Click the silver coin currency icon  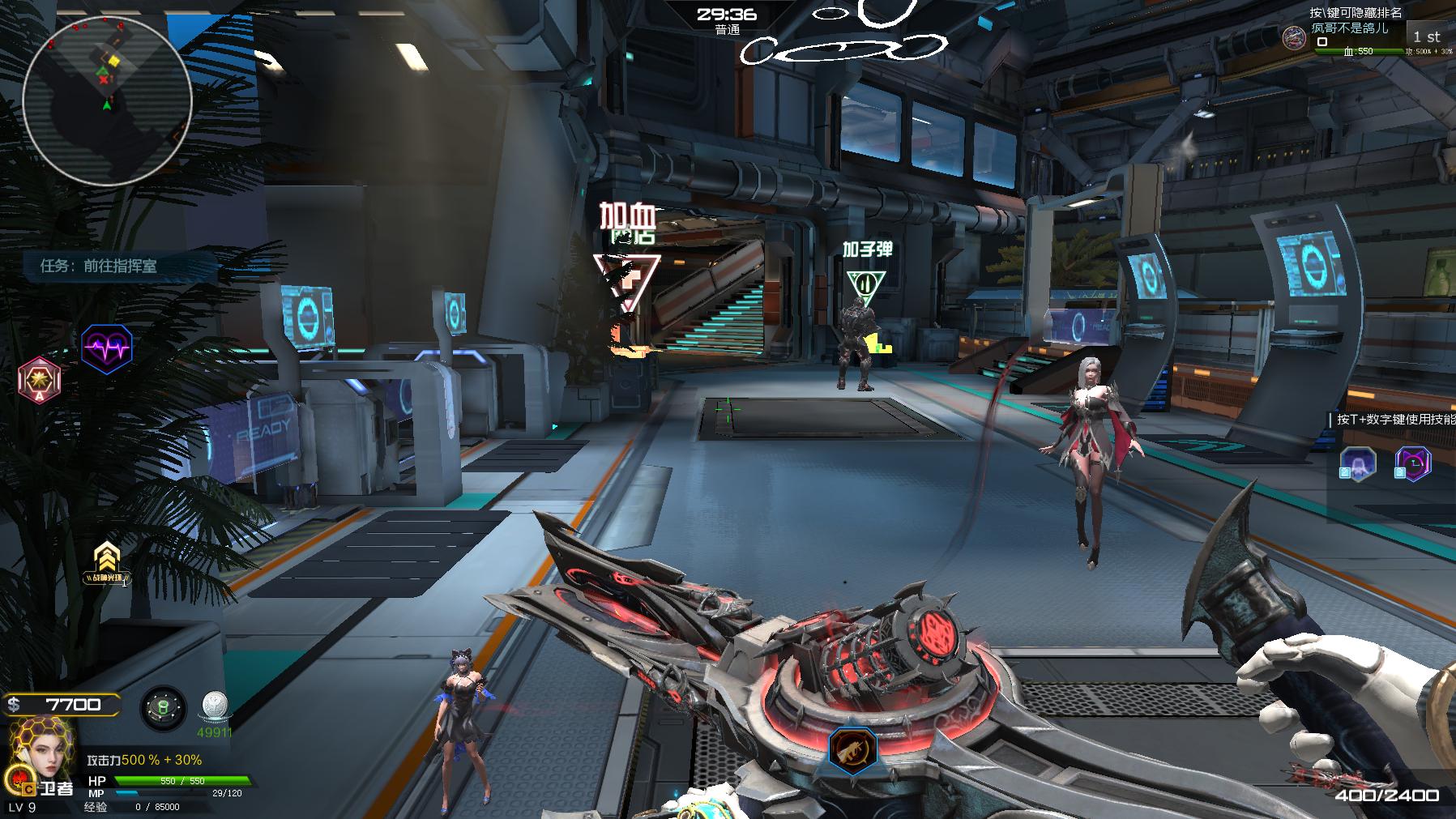(215, 706)
